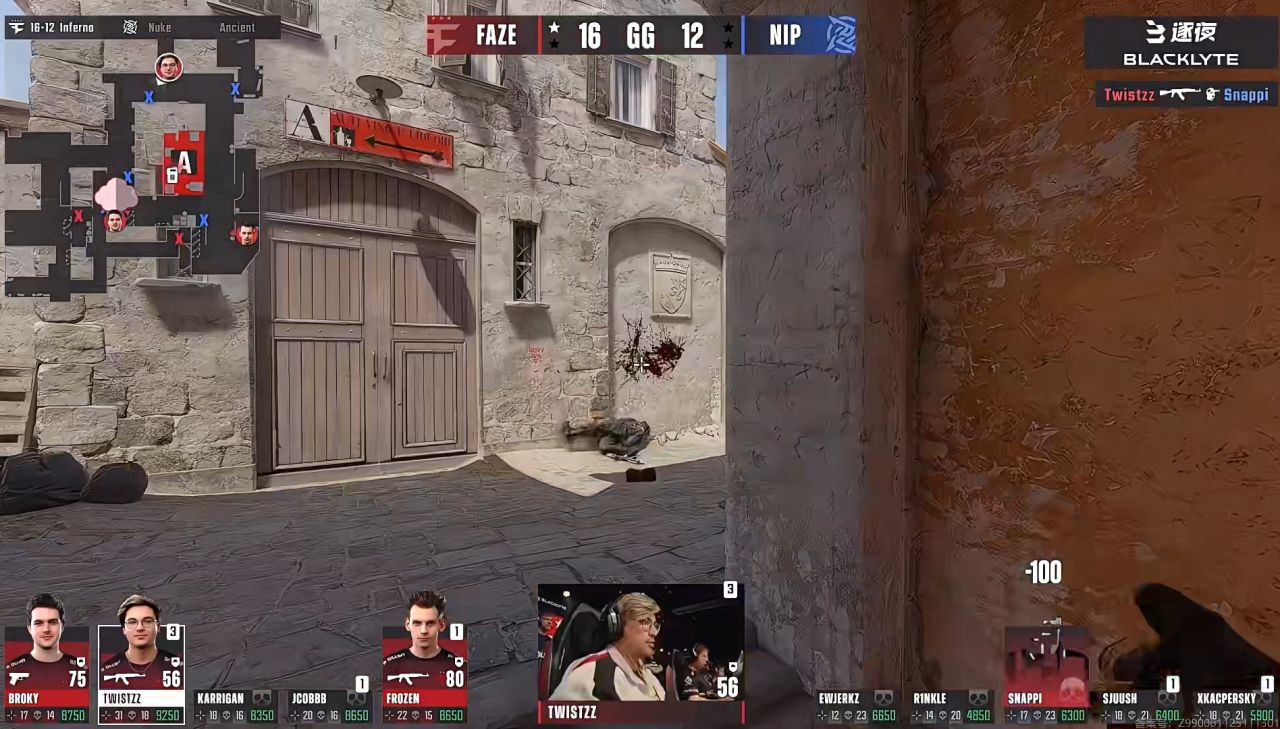Click Twistzz's name in the killfeed
The image size is (1280, 729).
[1130, 95]
